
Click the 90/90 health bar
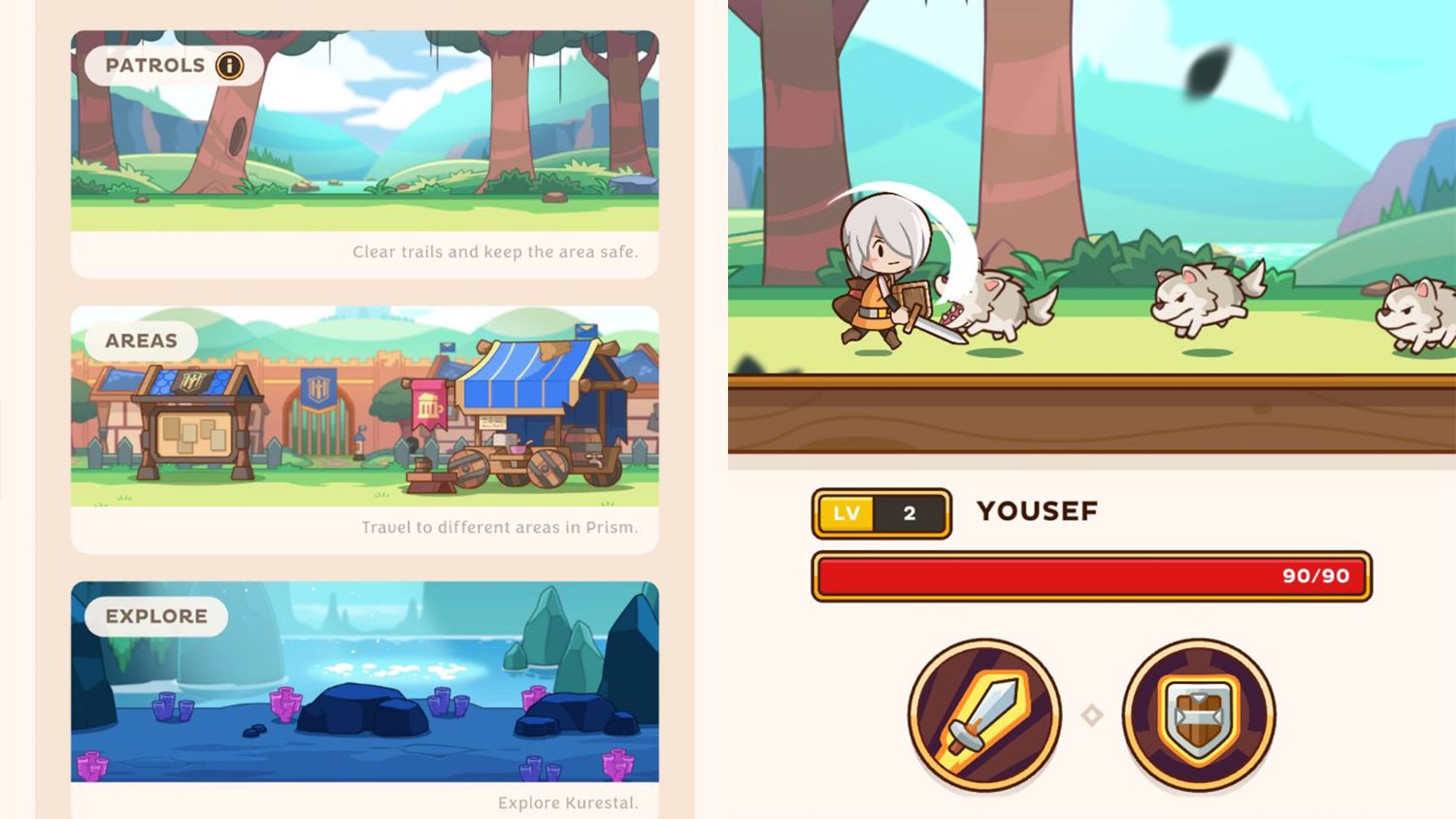click(1091, 575)
